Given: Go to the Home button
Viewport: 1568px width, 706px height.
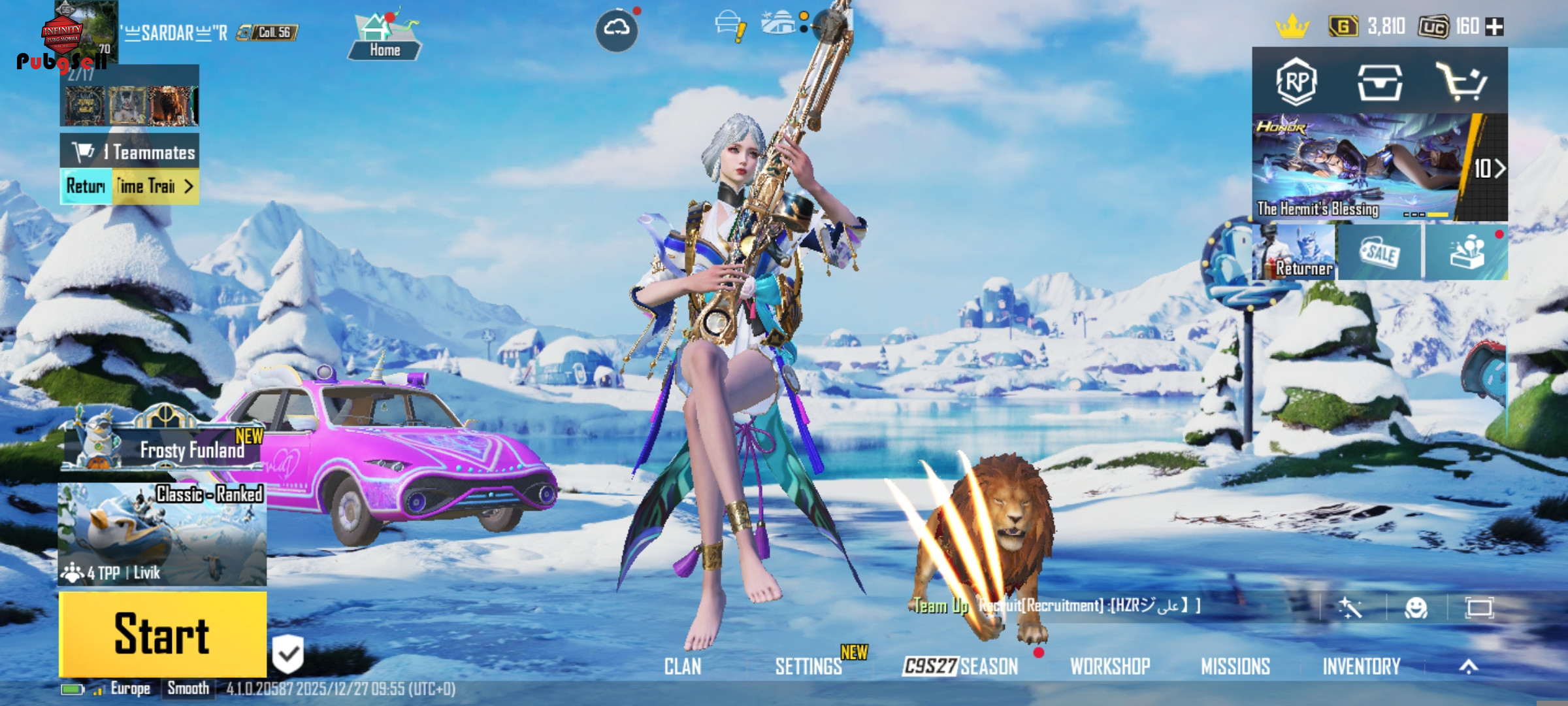Looking at the screenshot, I should tap(384, 37).
